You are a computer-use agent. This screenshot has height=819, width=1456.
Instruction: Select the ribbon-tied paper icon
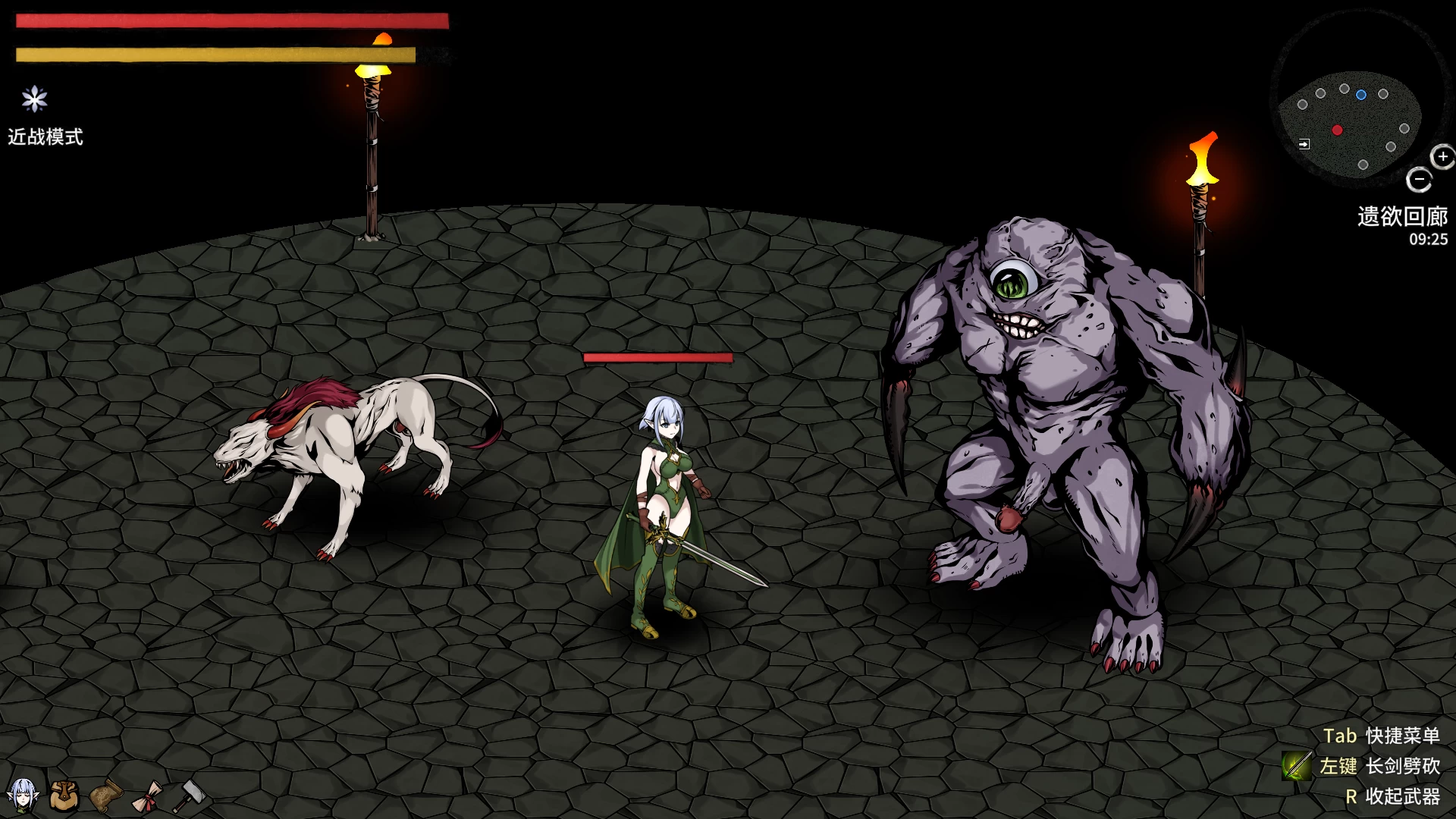pyautogui.click(x=147, y=796)
